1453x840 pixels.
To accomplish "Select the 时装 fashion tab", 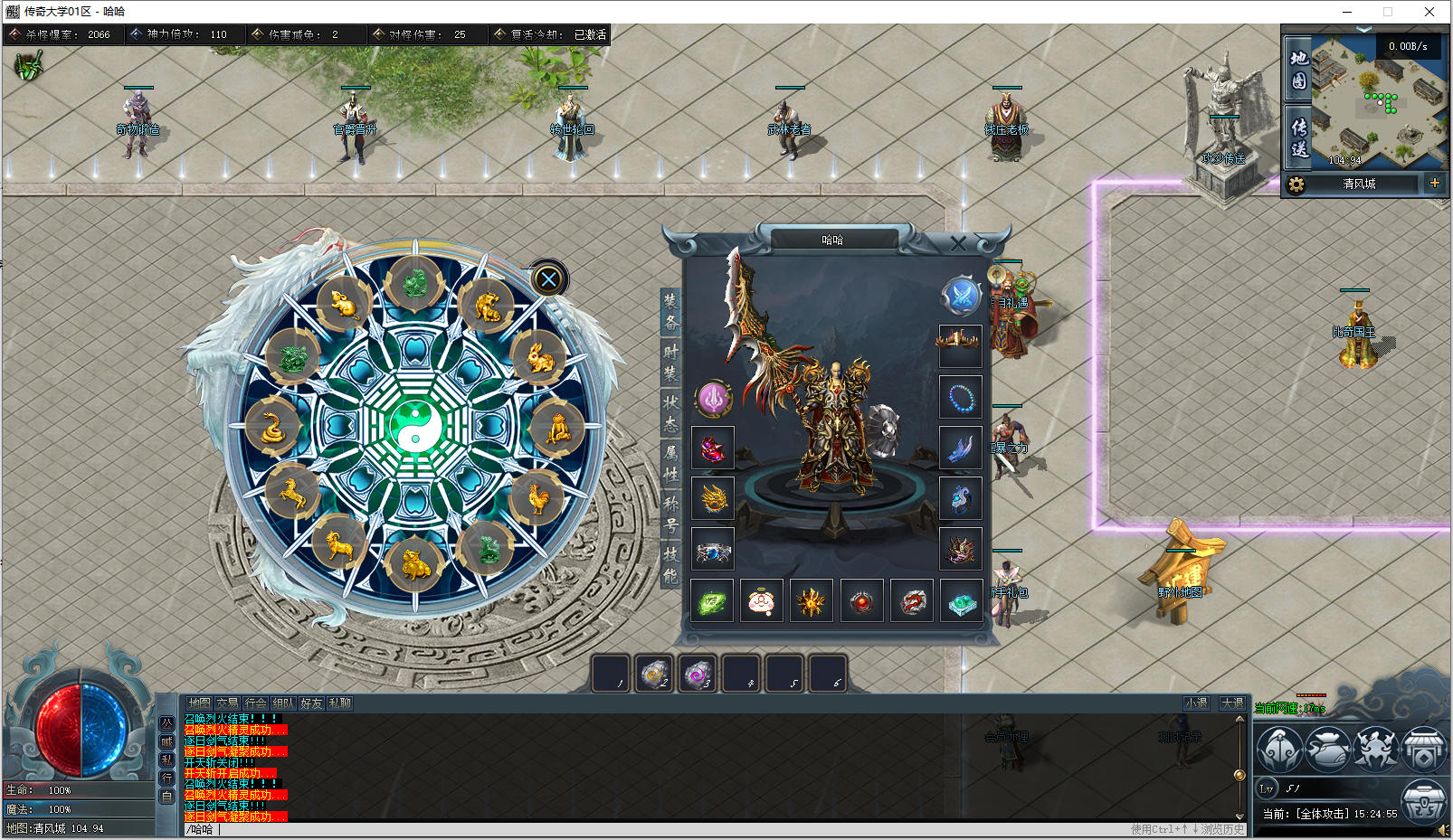I will pyautogui.click(x=670, y=362).
